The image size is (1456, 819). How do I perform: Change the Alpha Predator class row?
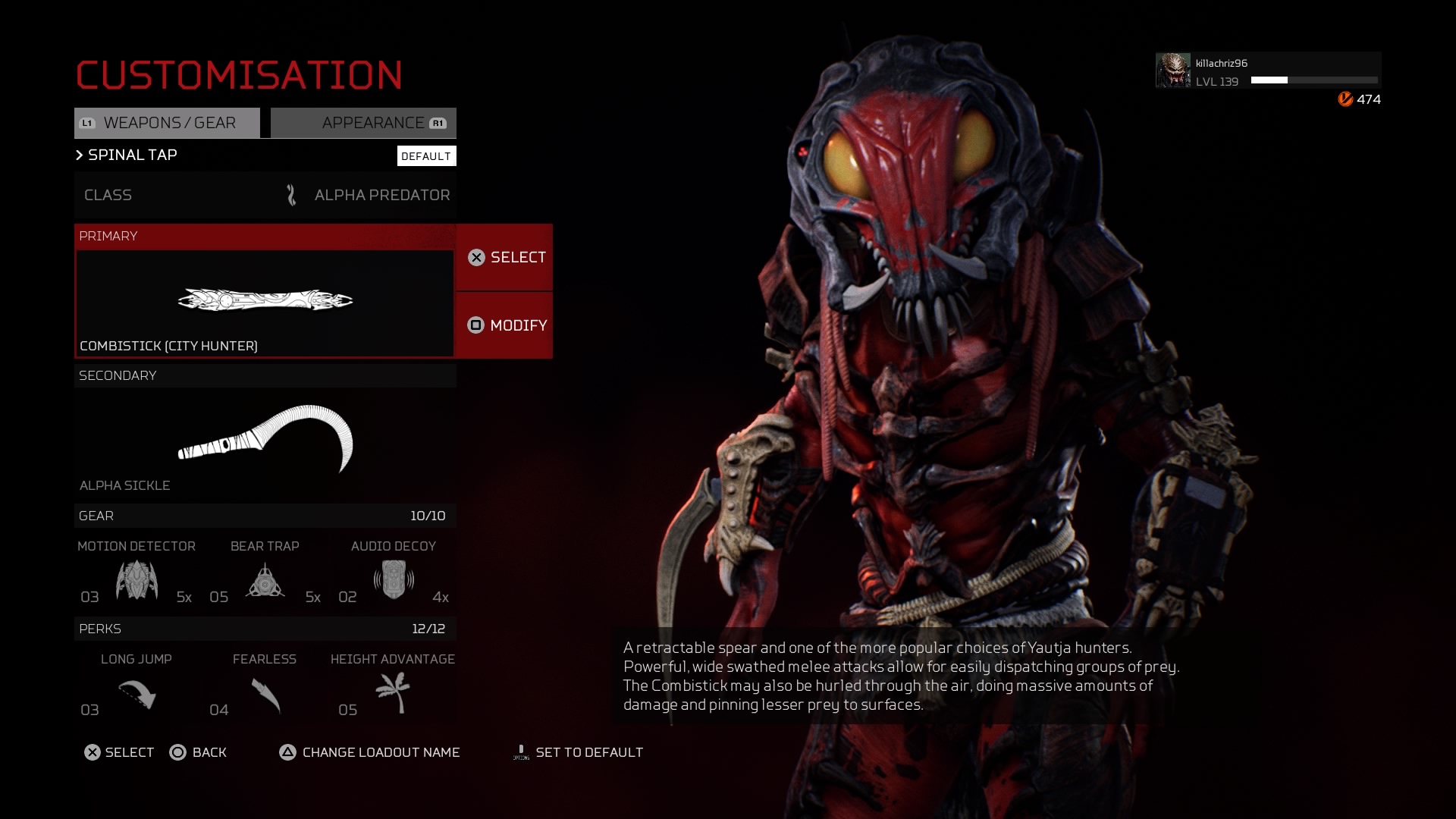pyautogui.click(x=265, y=195)
